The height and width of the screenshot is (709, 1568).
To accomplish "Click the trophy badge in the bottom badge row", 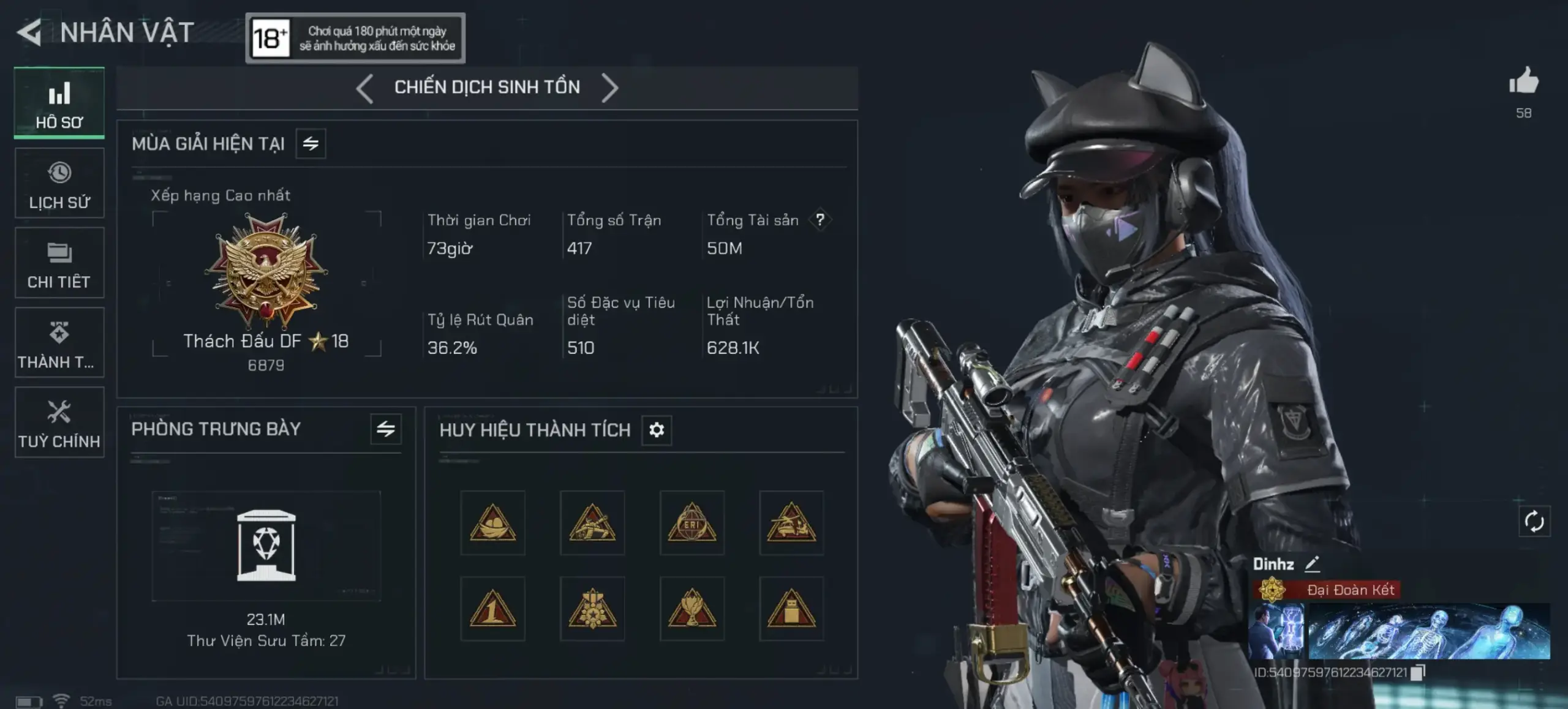I will (691, 608).
